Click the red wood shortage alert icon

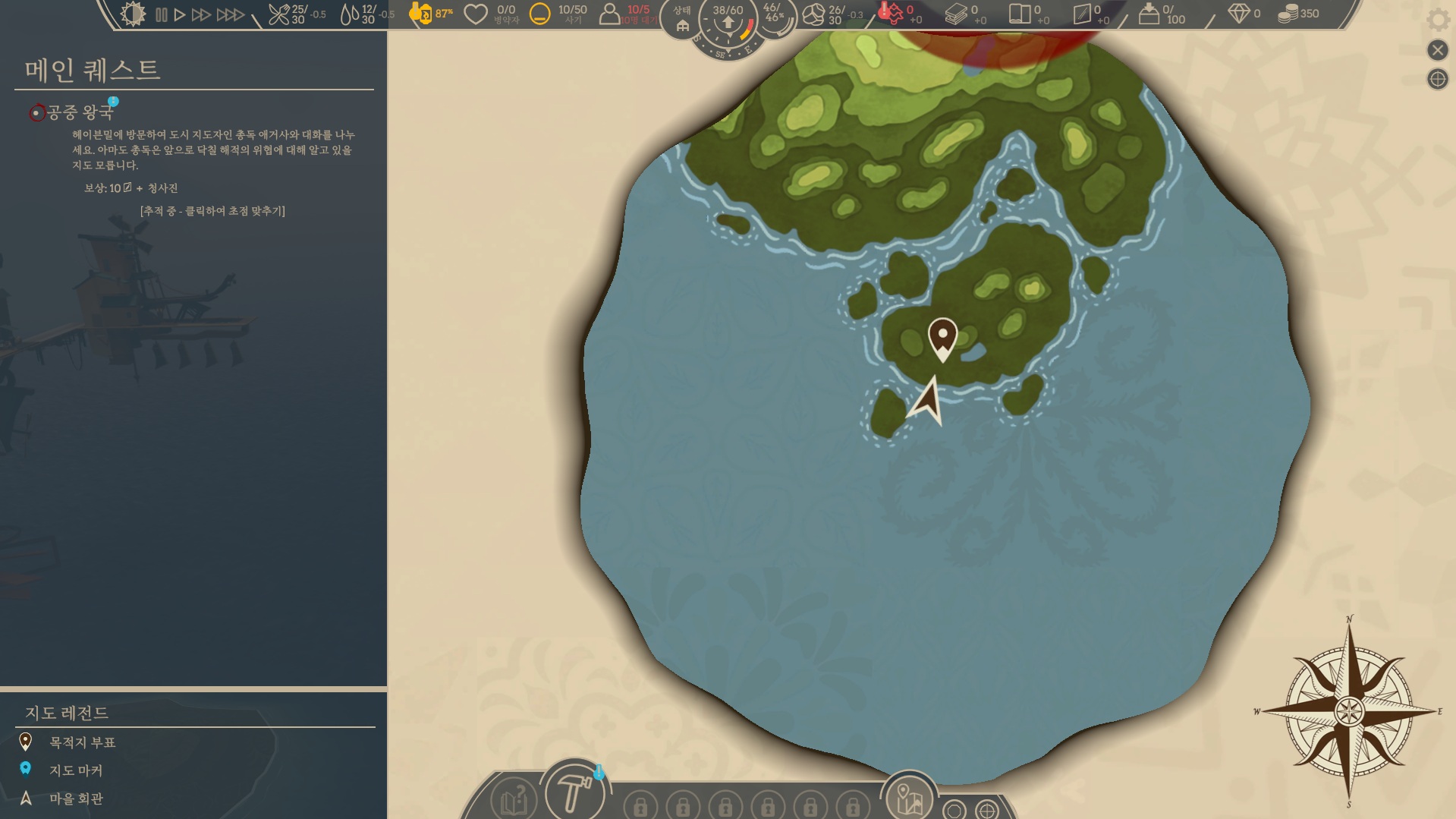click(891, 13)
